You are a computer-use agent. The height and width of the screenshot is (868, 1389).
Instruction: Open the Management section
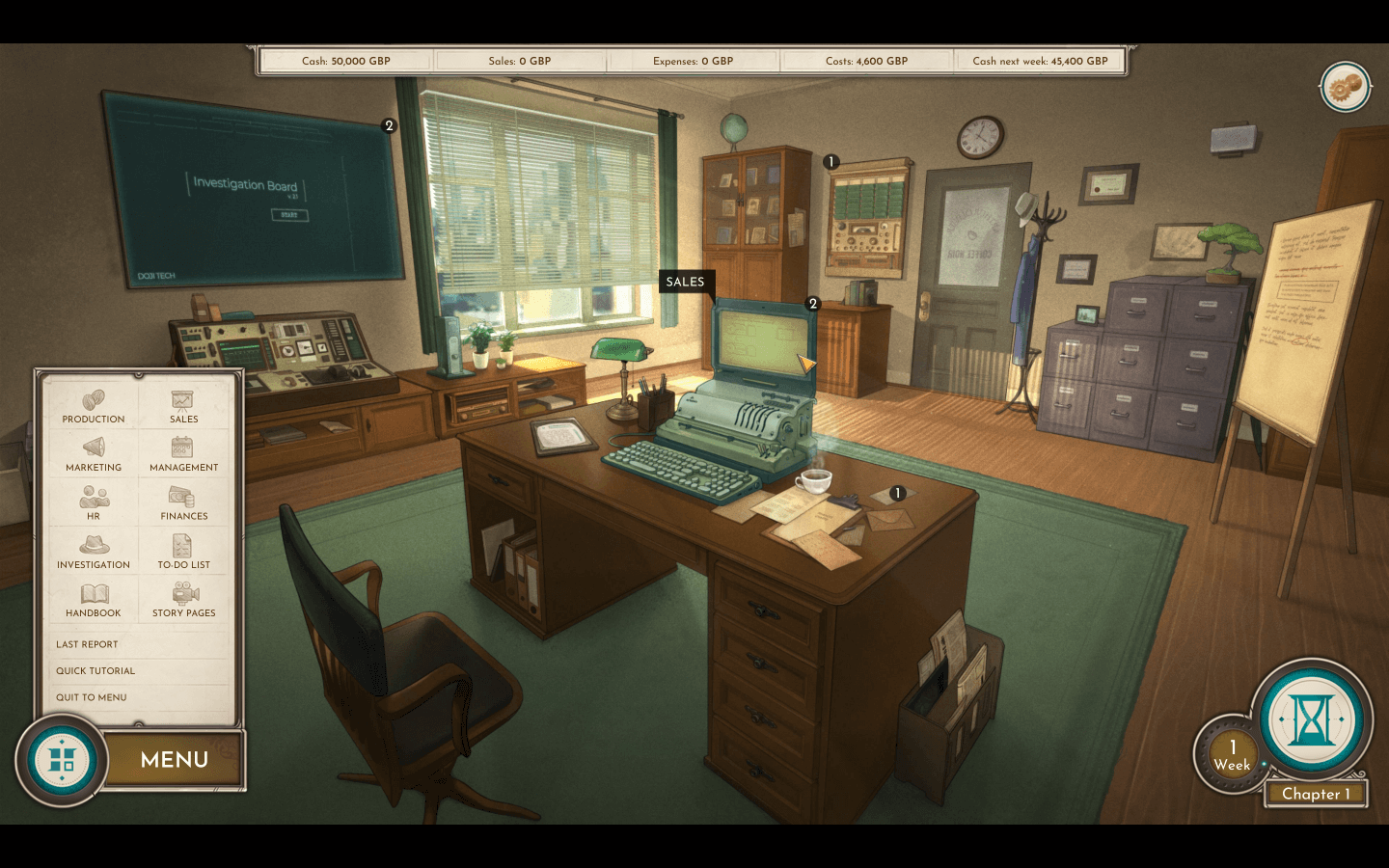point(183,454)
